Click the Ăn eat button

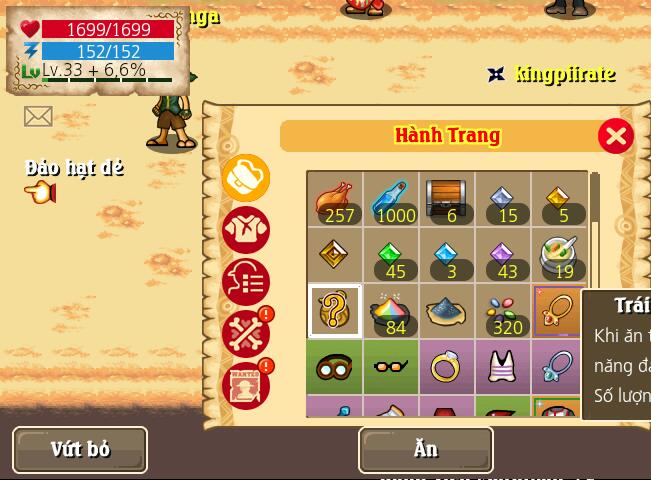pos(425,449)
